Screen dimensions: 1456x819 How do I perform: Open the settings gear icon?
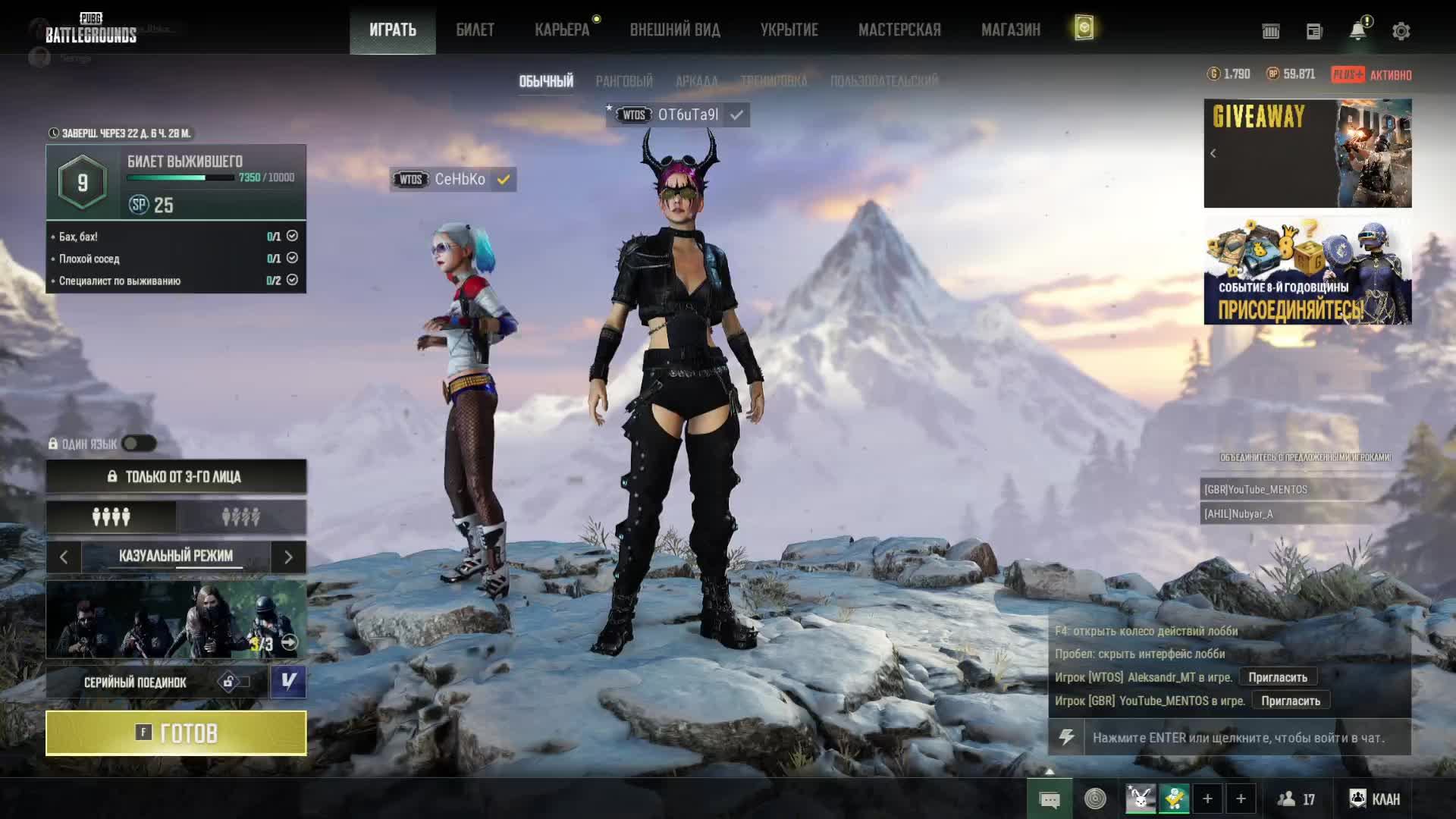tap(1401, 31)
